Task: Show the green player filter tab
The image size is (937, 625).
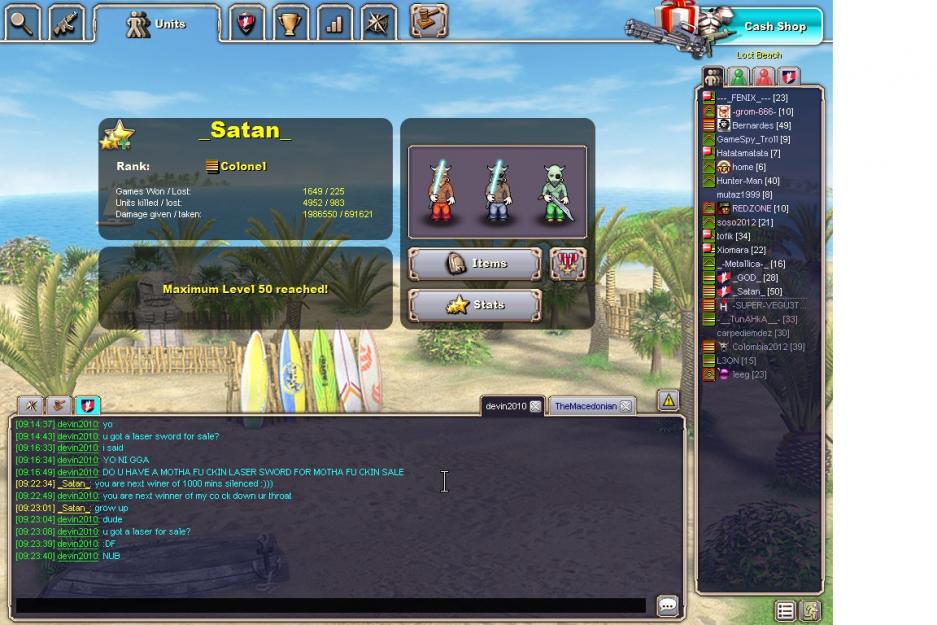Action: 738,77
